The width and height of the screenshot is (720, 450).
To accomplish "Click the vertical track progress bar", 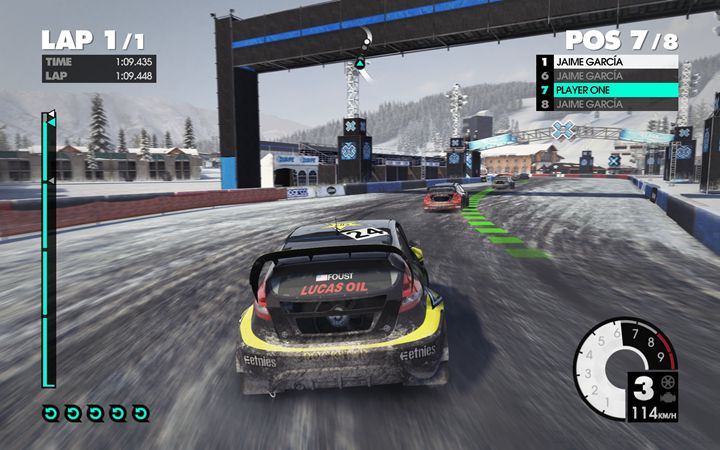I will (x=46, y=250).
